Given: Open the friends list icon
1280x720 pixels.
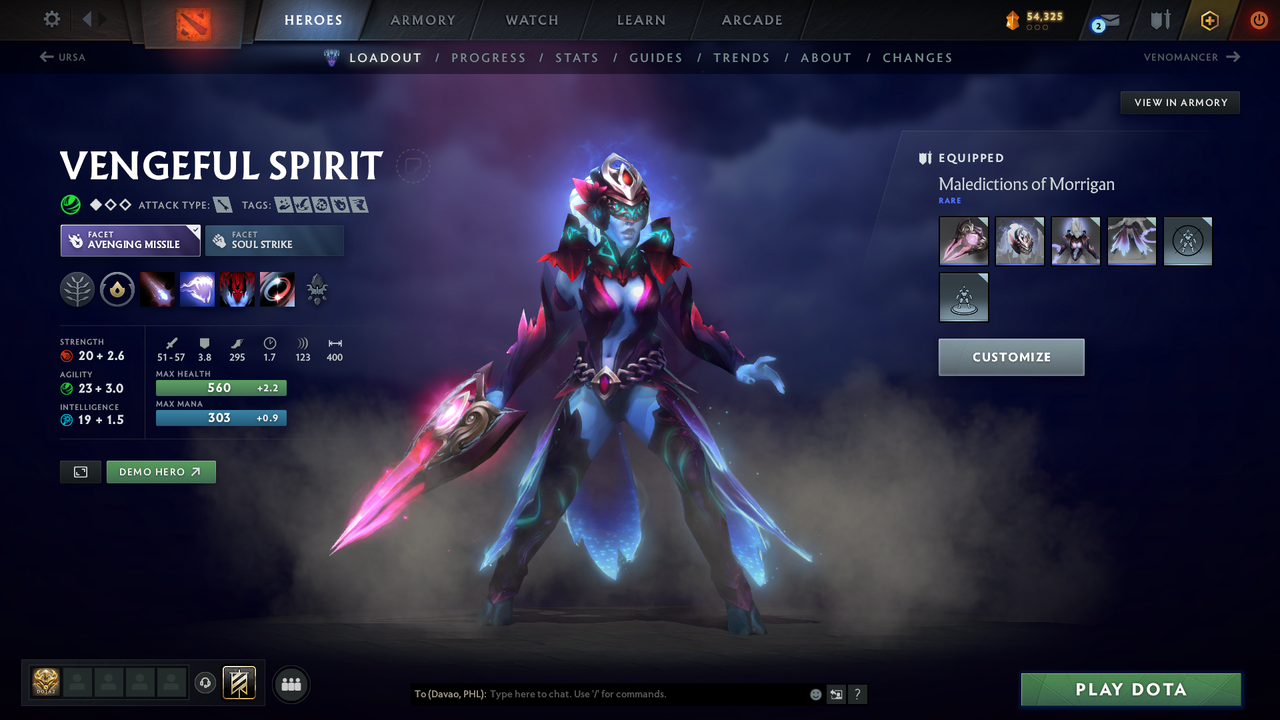Looking at the screenshot, I should tap(290, 684).
